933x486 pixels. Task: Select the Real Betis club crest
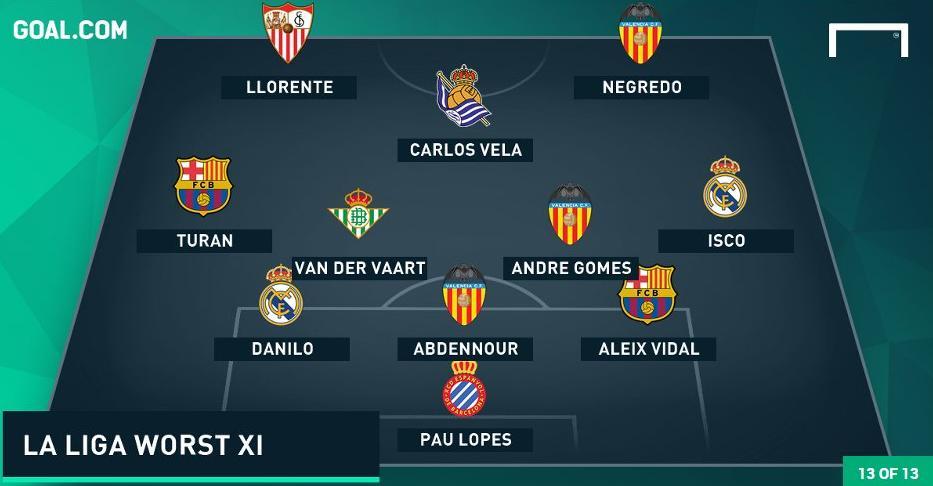click(x=359, y=215)
